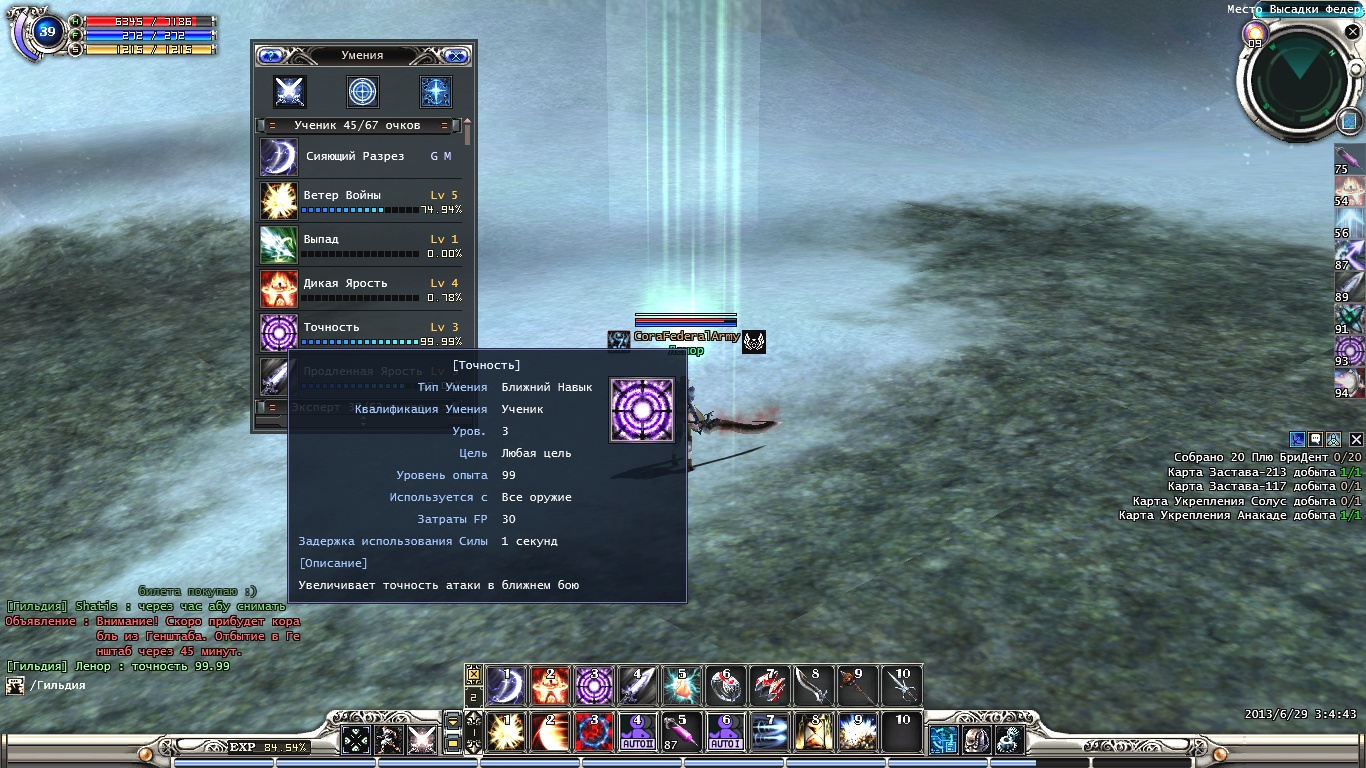The width and height of the screenshot is (1366, 768).
Task: Close the minimap with its X button
Action: (1352, 32)
